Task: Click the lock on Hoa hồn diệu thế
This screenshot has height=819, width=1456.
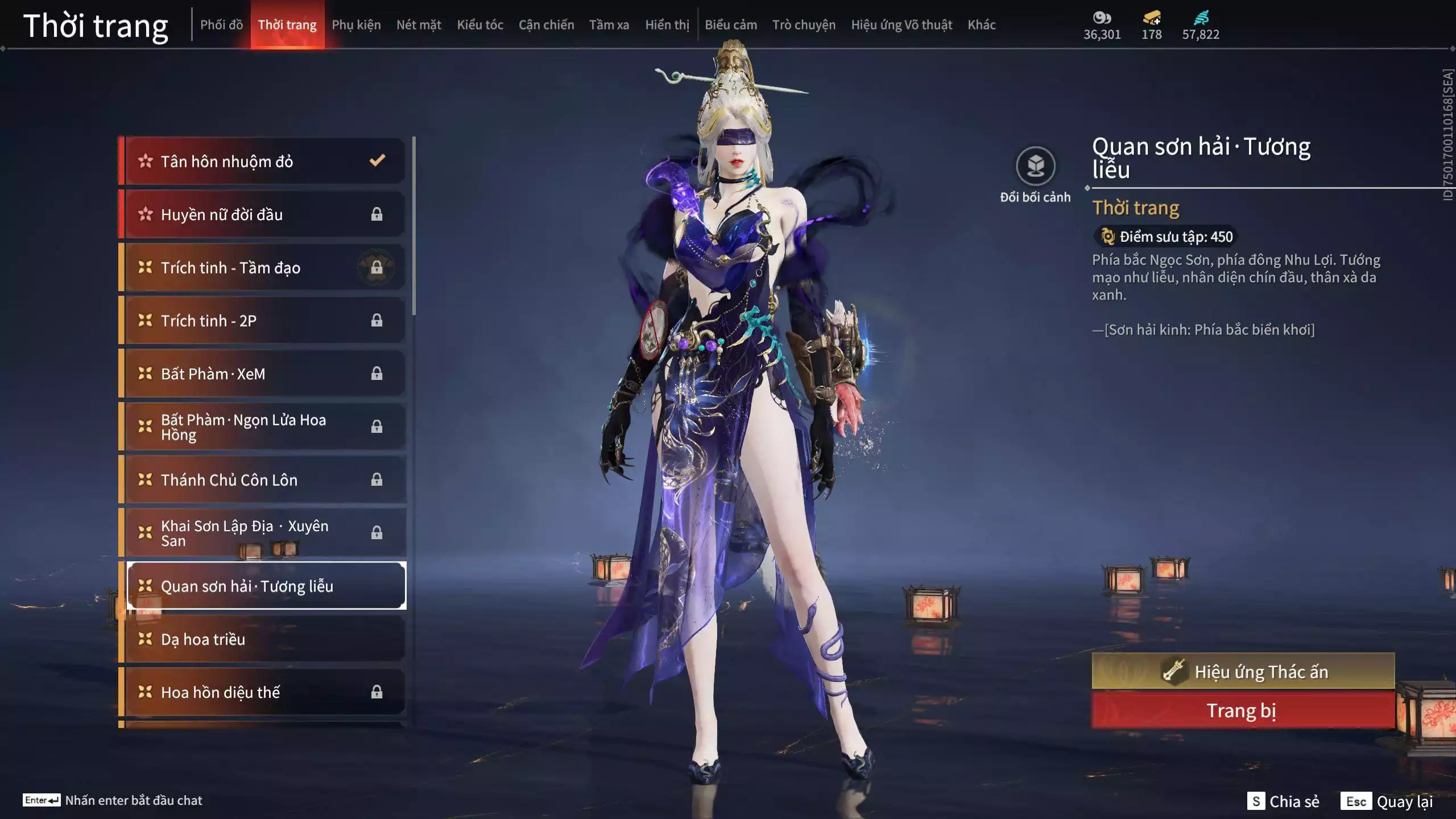Action: point(377,692)
